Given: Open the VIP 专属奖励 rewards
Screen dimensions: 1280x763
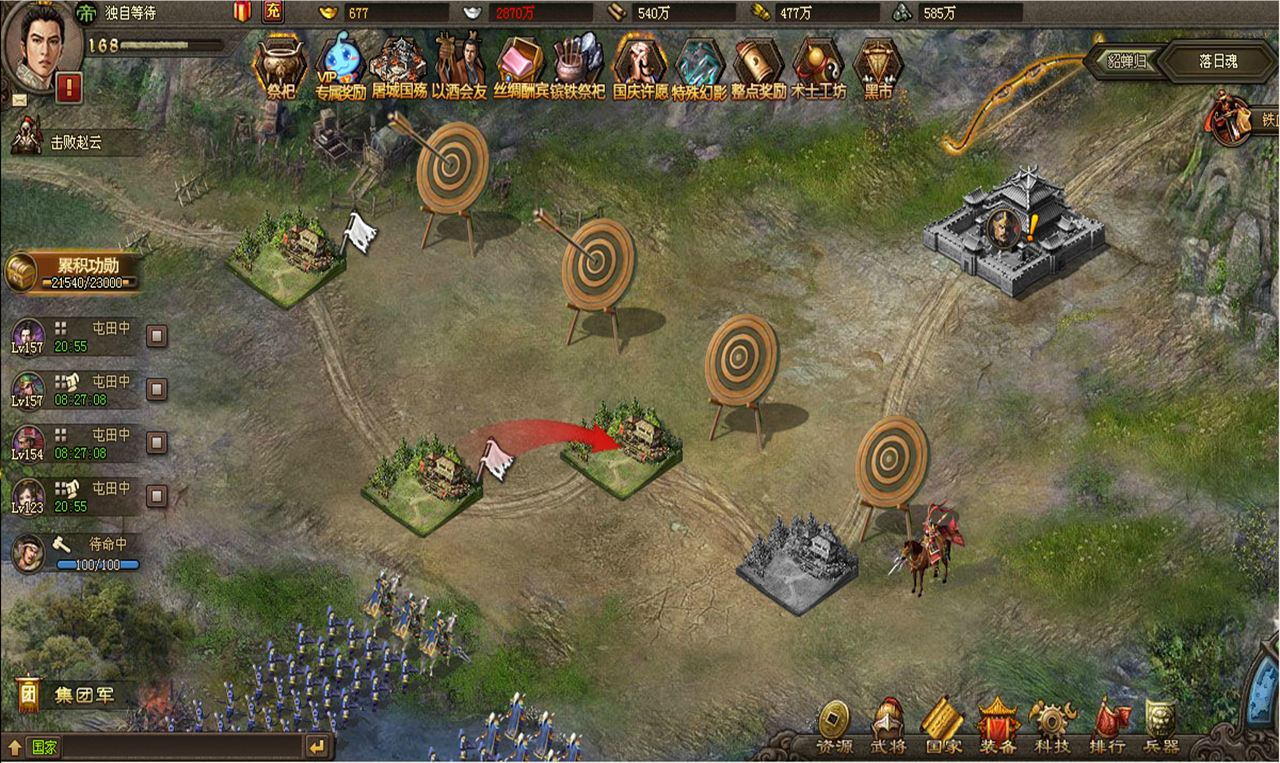Looking at the screenshot, I should tap(340, 66).
